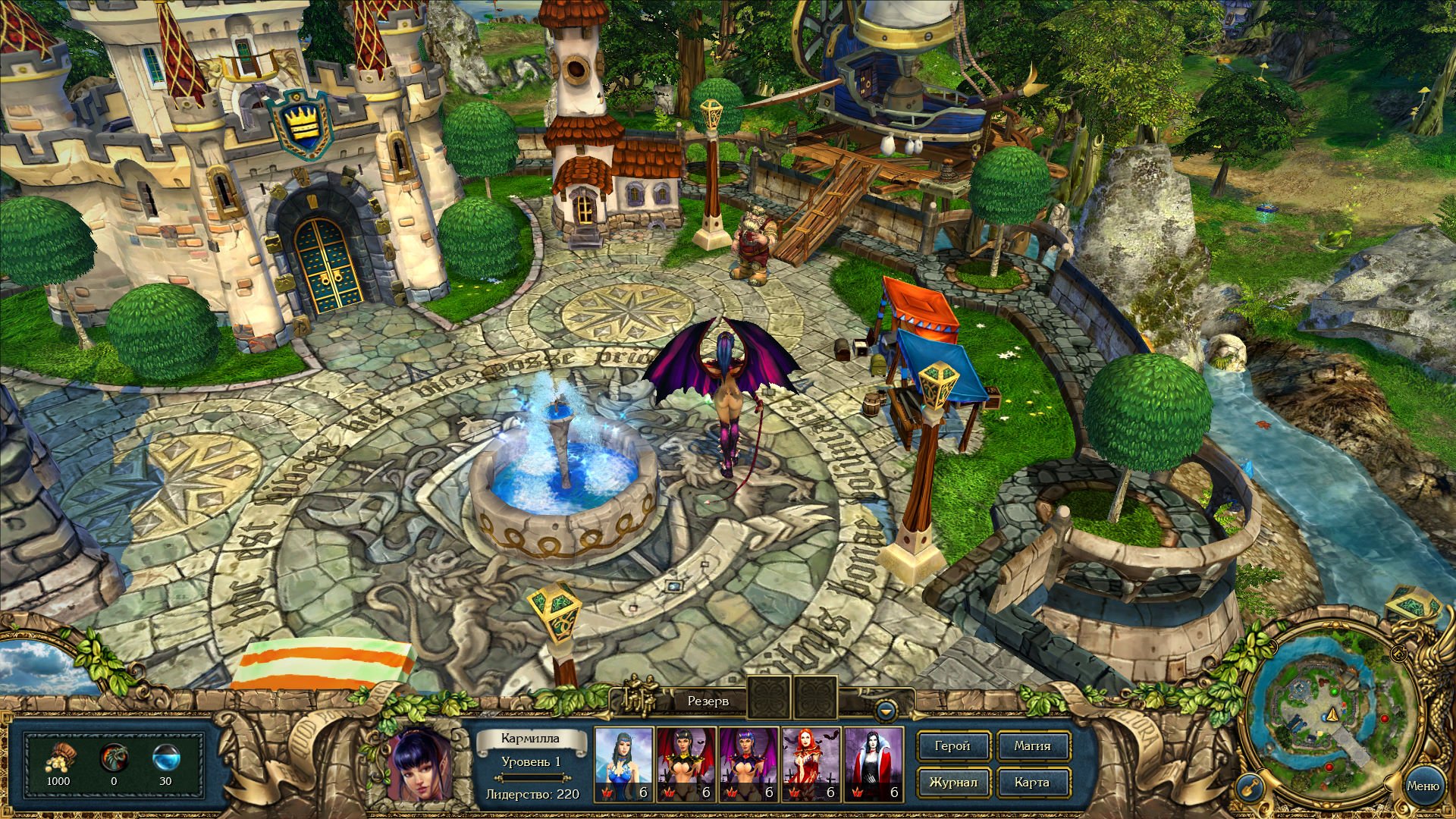This screenshot has height=819, width=1456.
Task: Select the red-cloaked vampire troop card
Action: (x=874, y=764)
